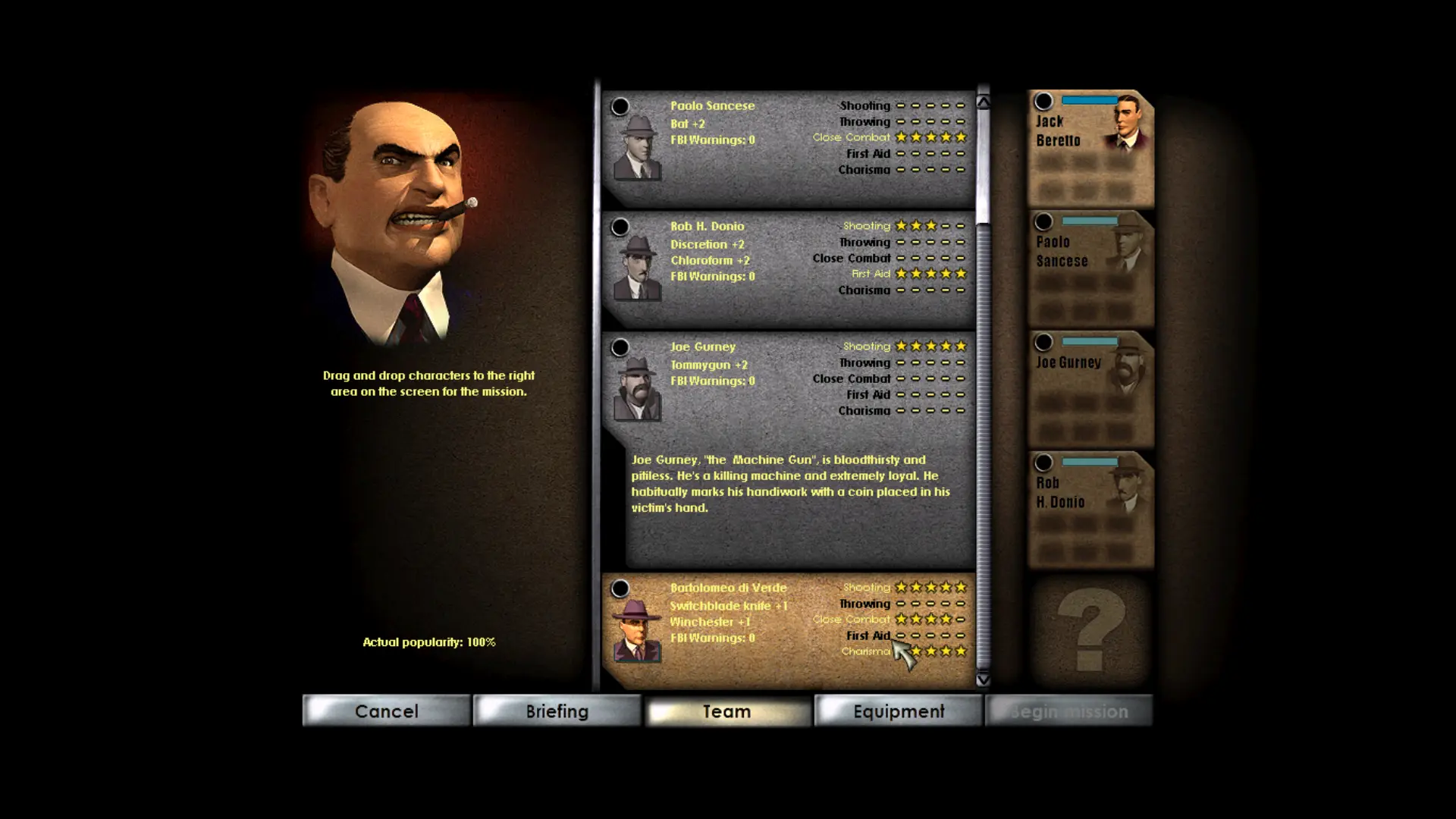
Task: Open the Briefing tab
Action: click(557, 711)
